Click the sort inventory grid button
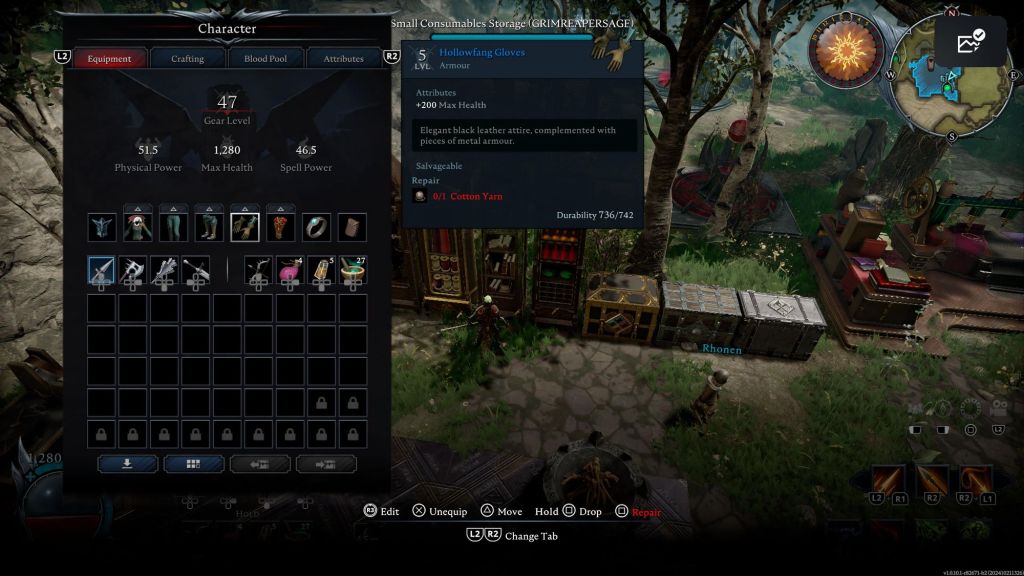Viewport: 1024px width, 576px height. click(194, 464)
